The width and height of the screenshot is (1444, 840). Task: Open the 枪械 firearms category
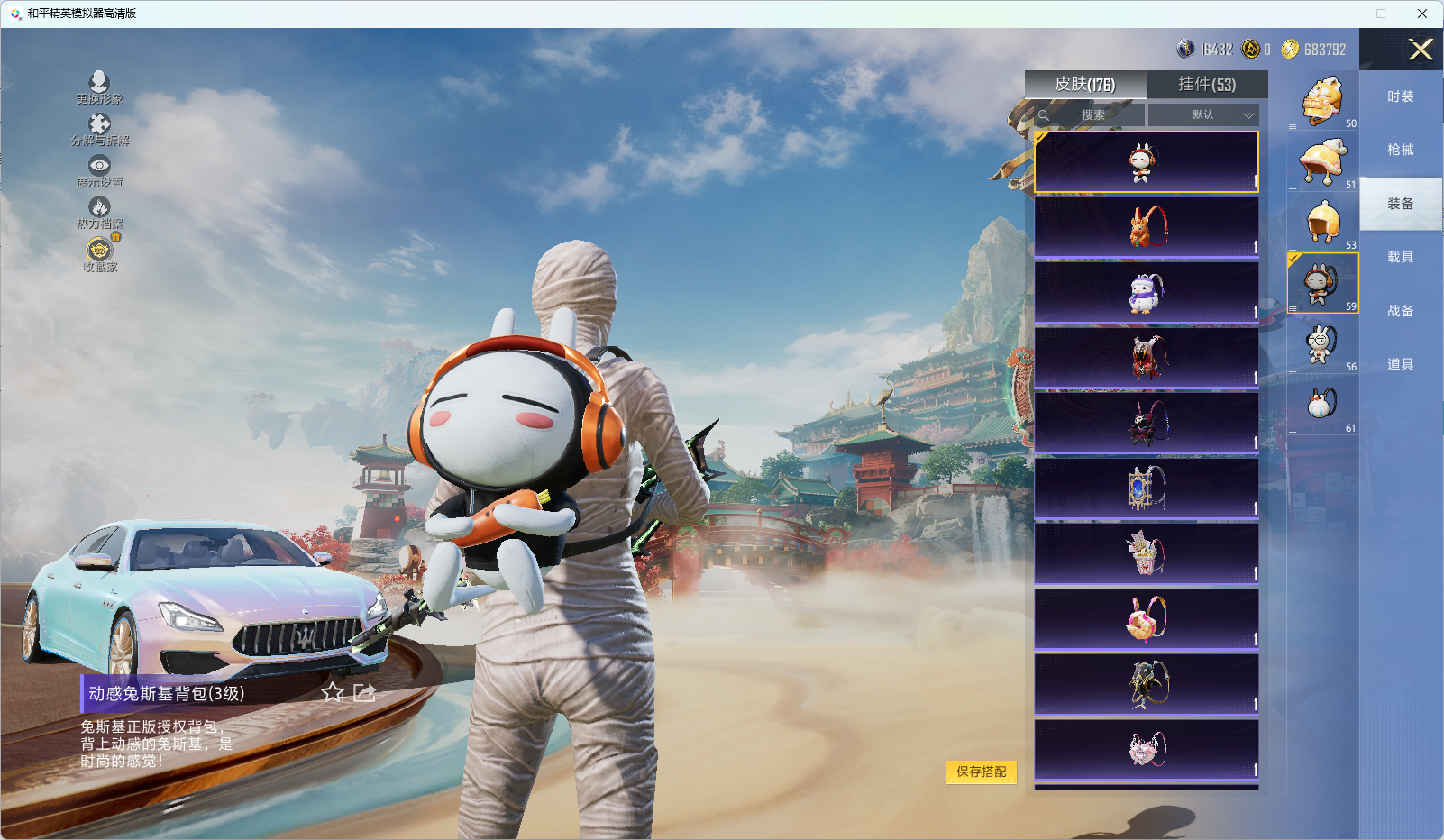point(1400,150)
